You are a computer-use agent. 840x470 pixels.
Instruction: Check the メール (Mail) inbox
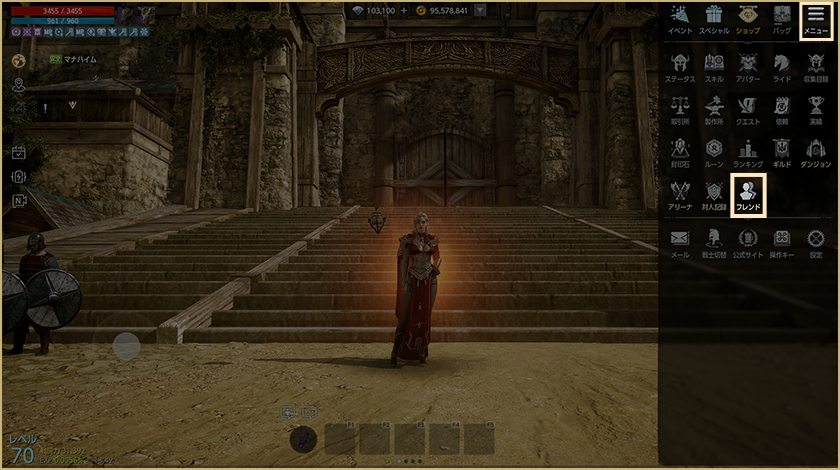coord(680,242)
